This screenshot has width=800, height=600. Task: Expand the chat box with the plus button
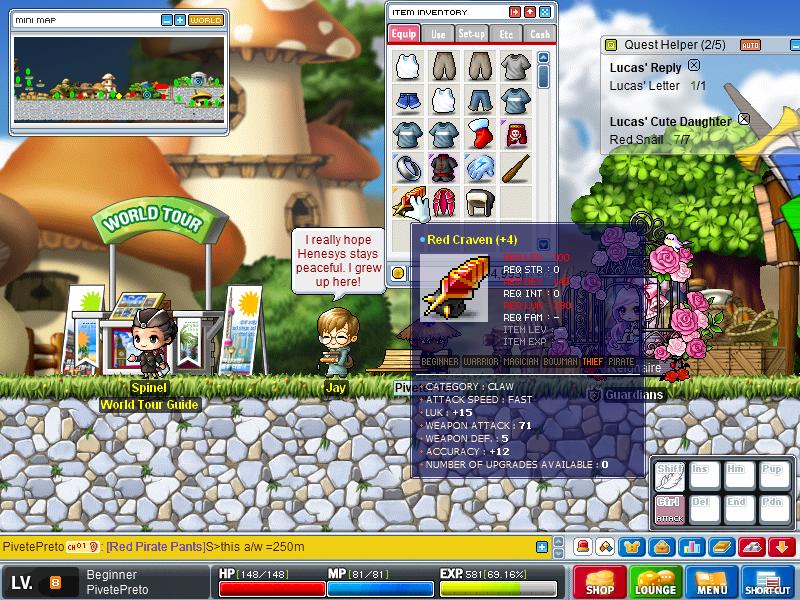tap(542, 547)
